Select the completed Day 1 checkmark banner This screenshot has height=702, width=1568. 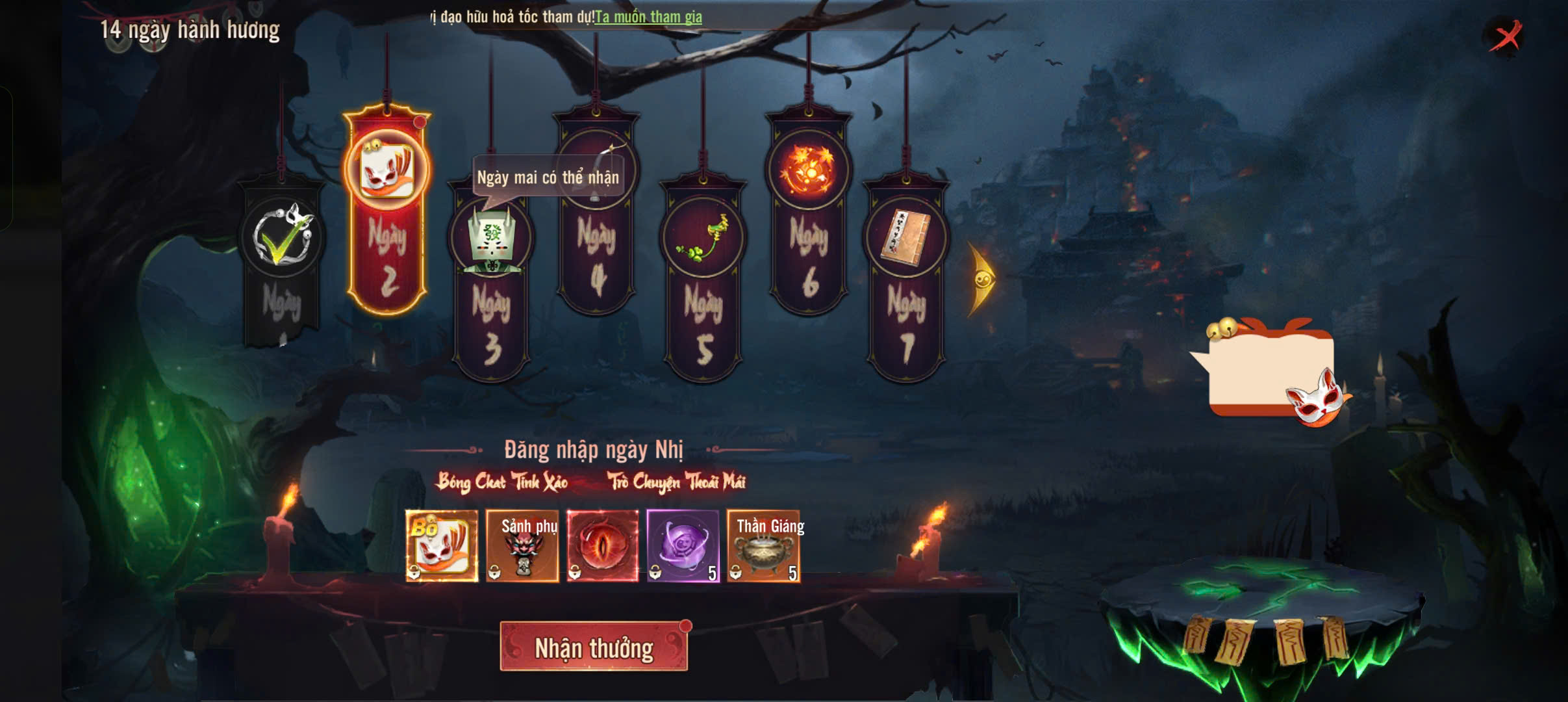pyautogui.click(x=281, y=260)
